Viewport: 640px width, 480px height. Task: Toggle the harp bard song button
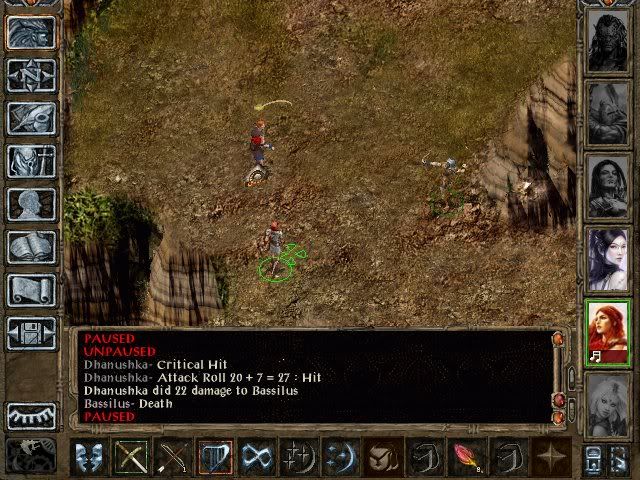[x=215, y=457]
